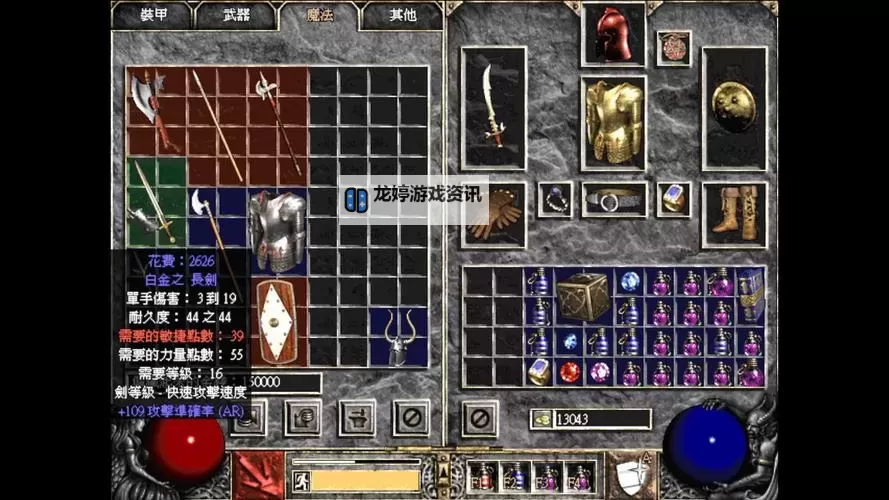The image size is (889, 500).
Task: Choose the red kite shield with white diamond
Action: pos(275,321)
